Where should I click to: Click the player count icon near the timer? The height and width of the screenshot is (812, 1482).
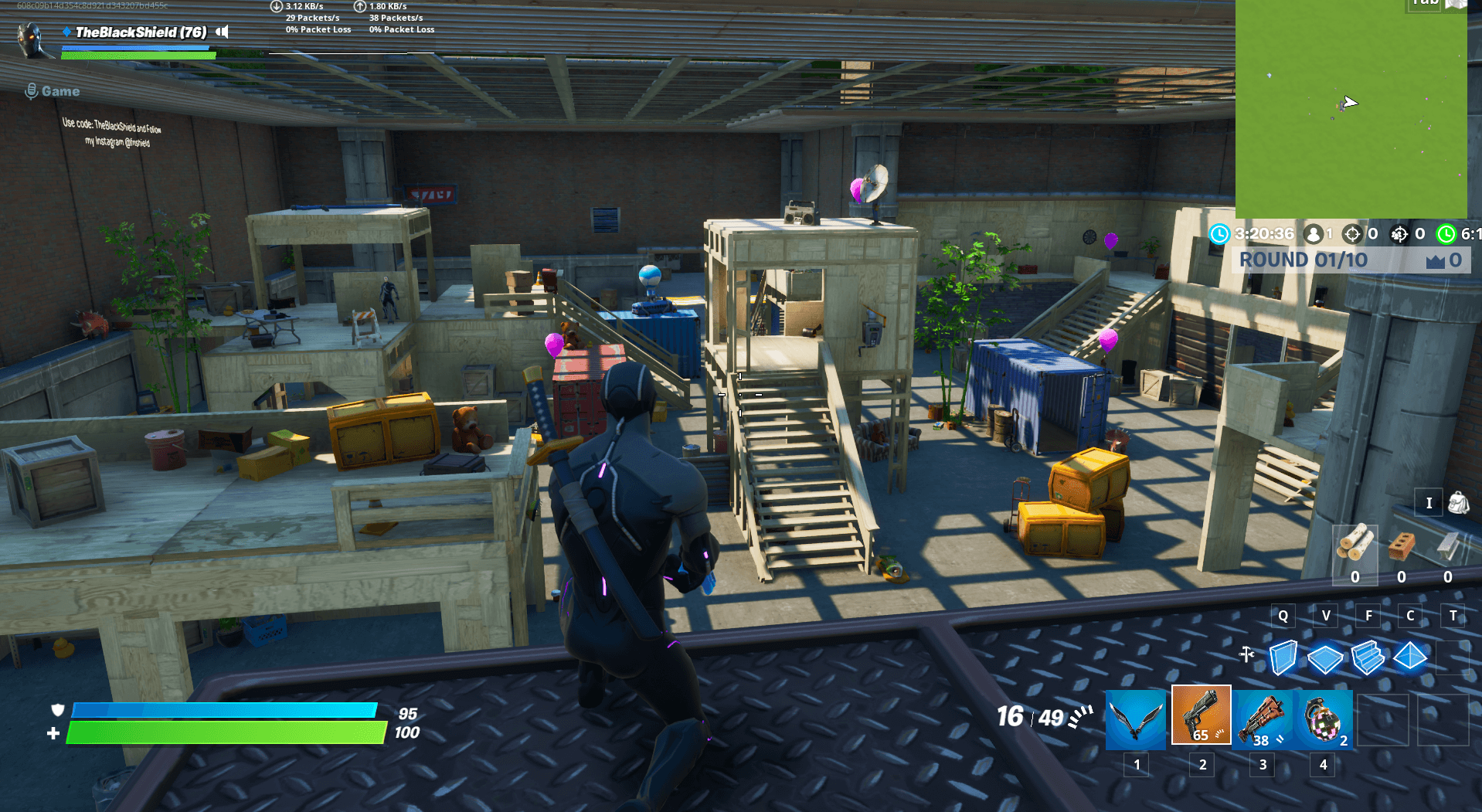click(x=1313, y=234)
